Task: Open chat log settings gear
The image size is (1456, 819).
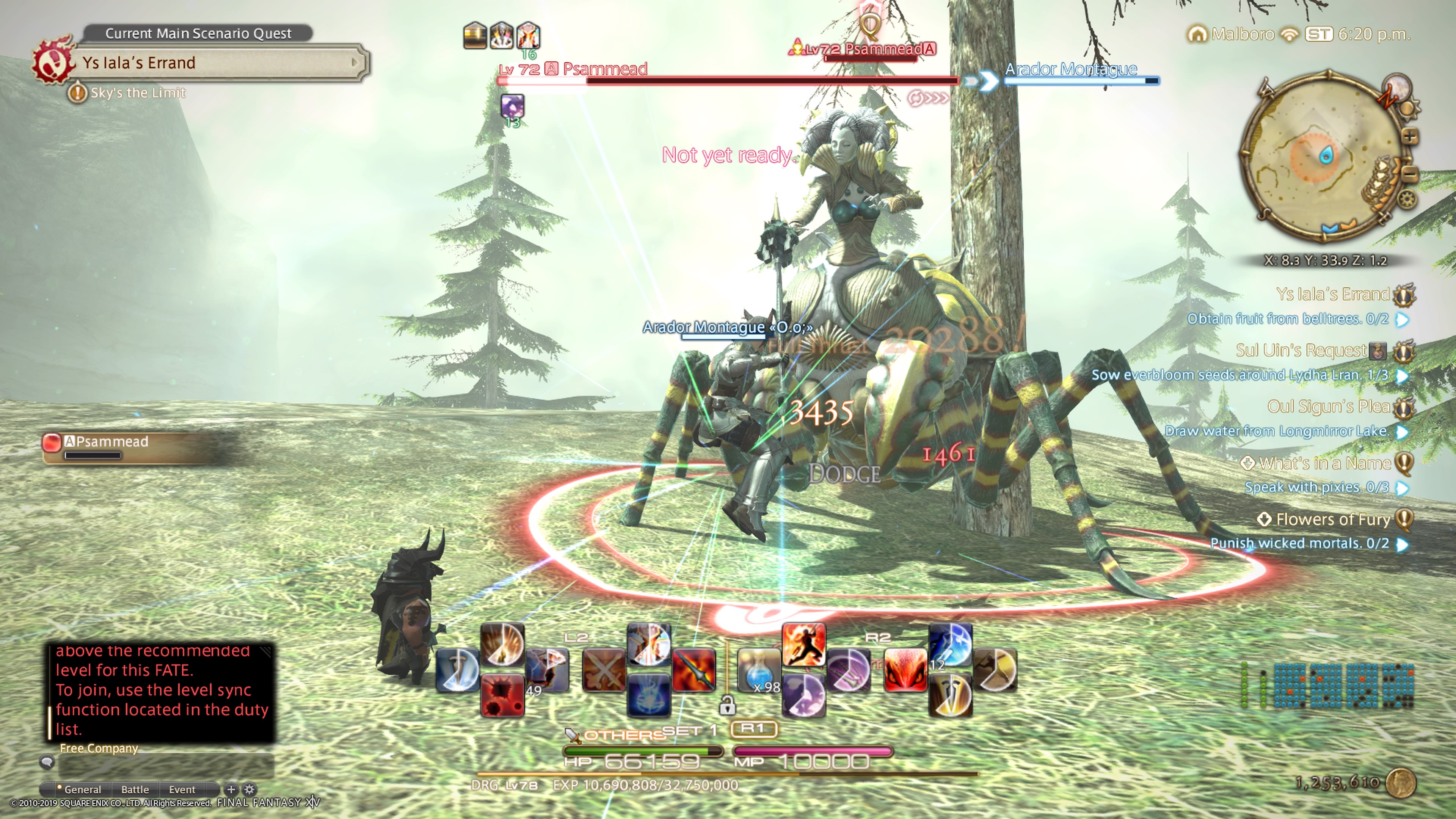Action: [x=249, y=789]
